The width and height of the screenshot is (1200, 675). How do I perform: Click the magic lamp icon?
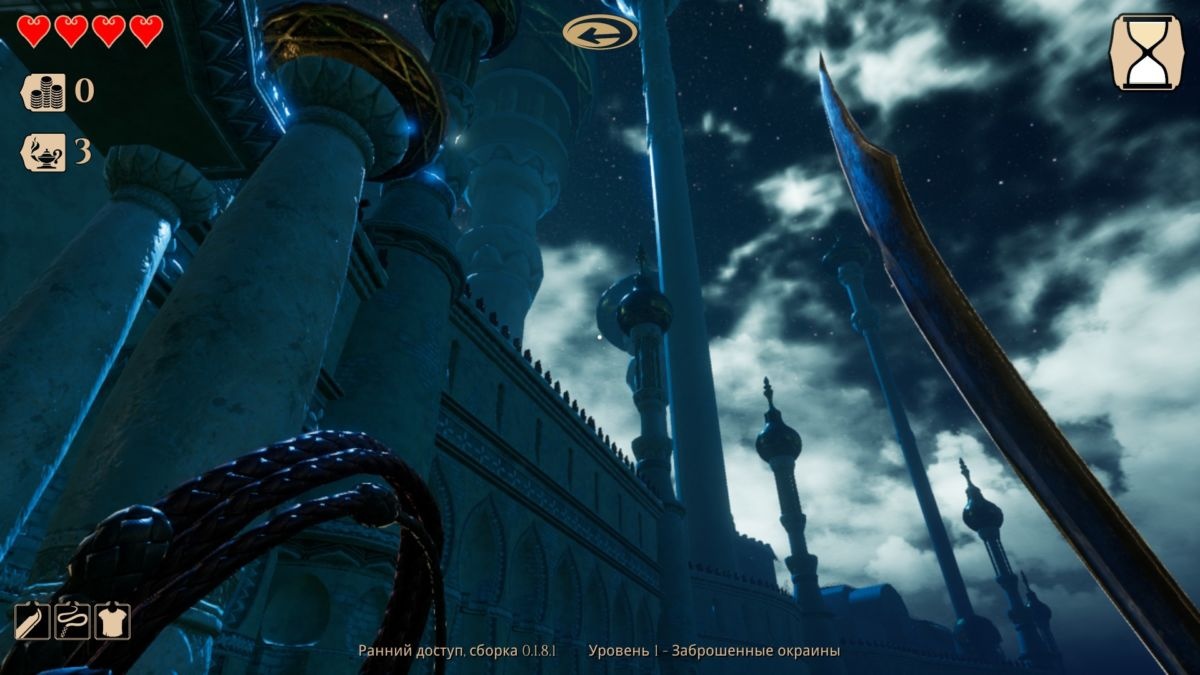44,152
